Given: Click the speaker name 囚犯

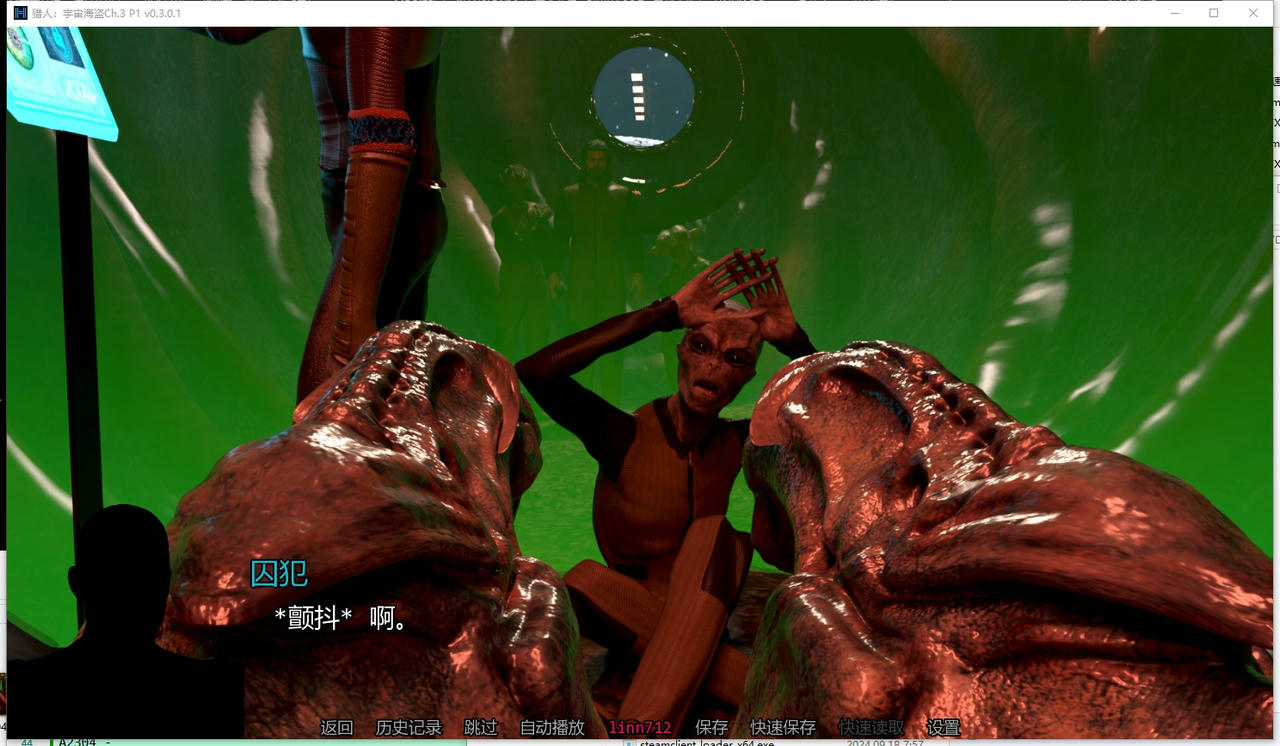Looking at the screenshot, I should pos(280,575).
